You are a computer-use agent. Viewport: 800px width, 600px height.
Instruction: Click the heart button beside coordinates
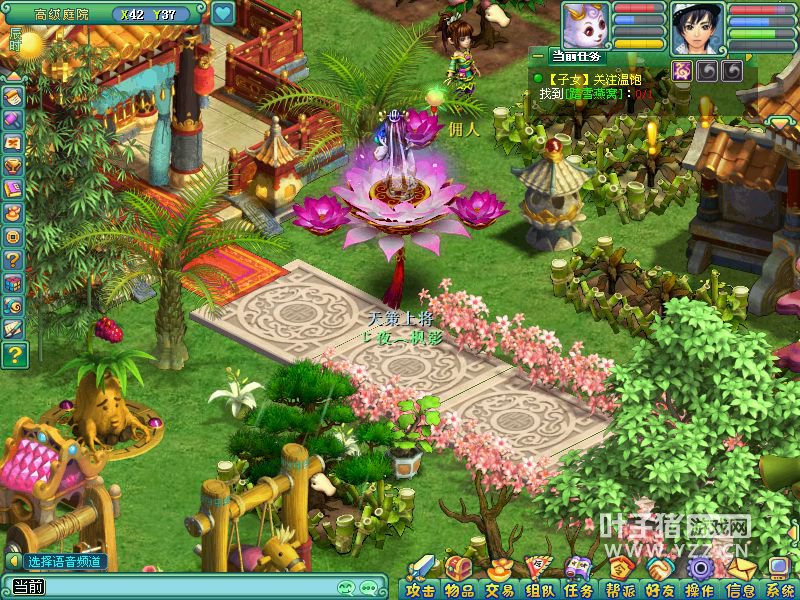223,14
